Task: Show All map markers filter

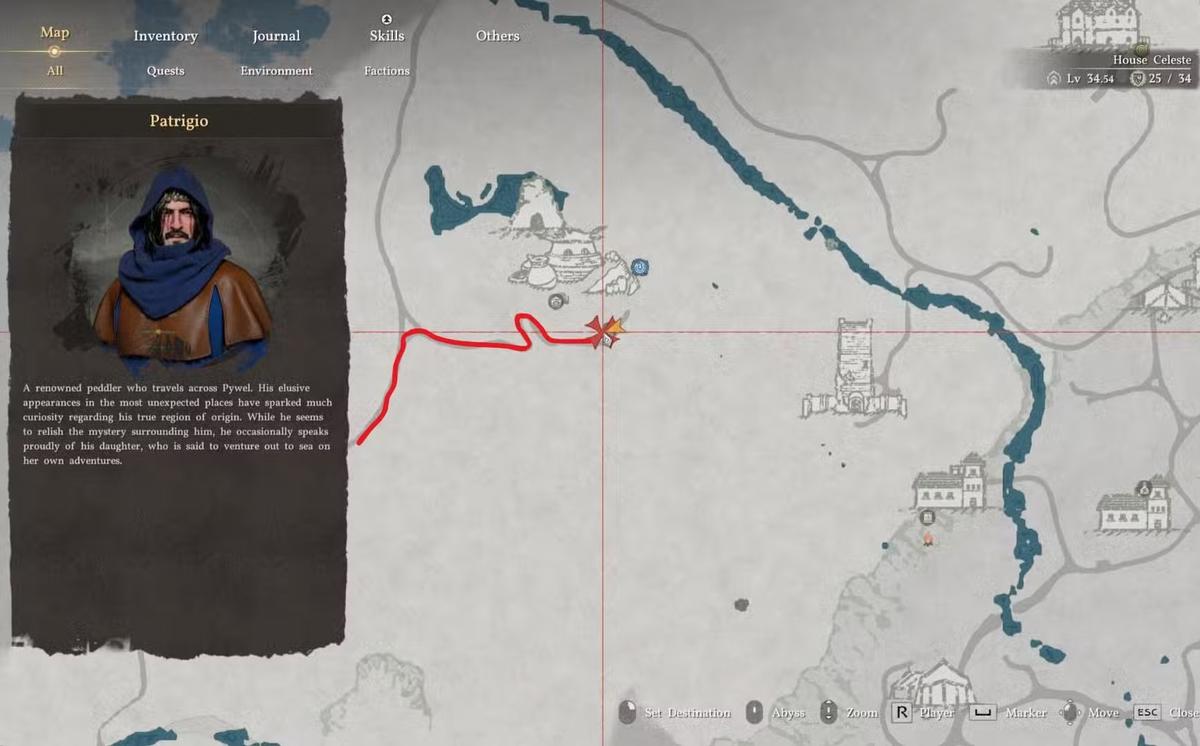Action: 55,71
